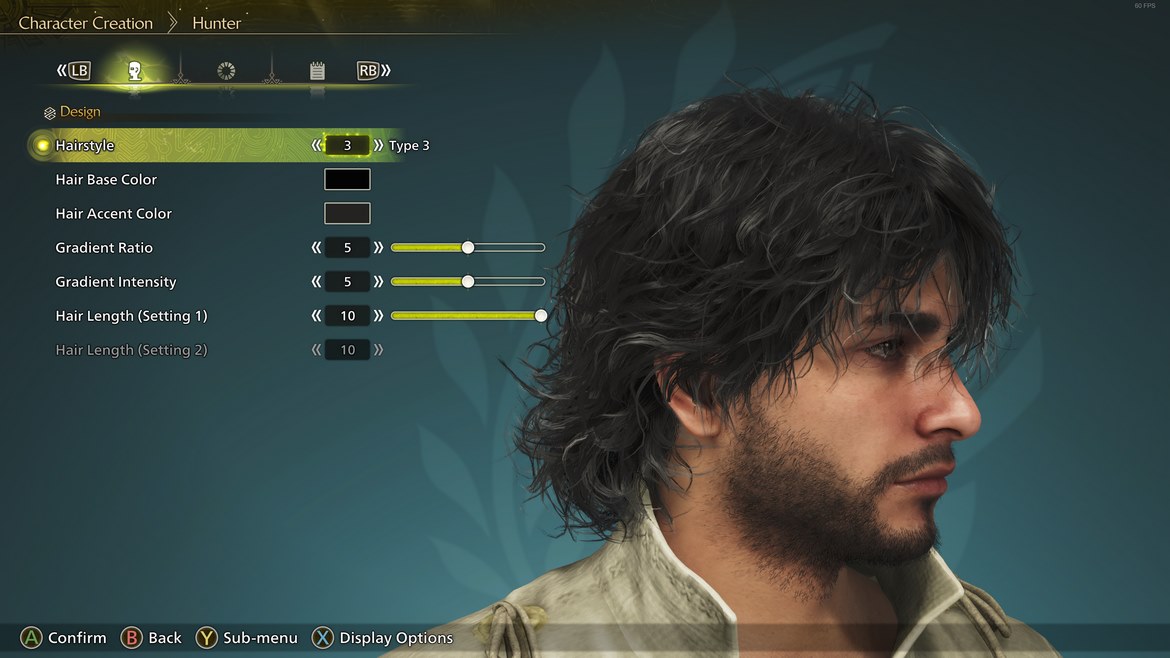This screenshot has height=658, width=1170.
Task: Switch to the notepad list tab
Action: pos(317,71)
